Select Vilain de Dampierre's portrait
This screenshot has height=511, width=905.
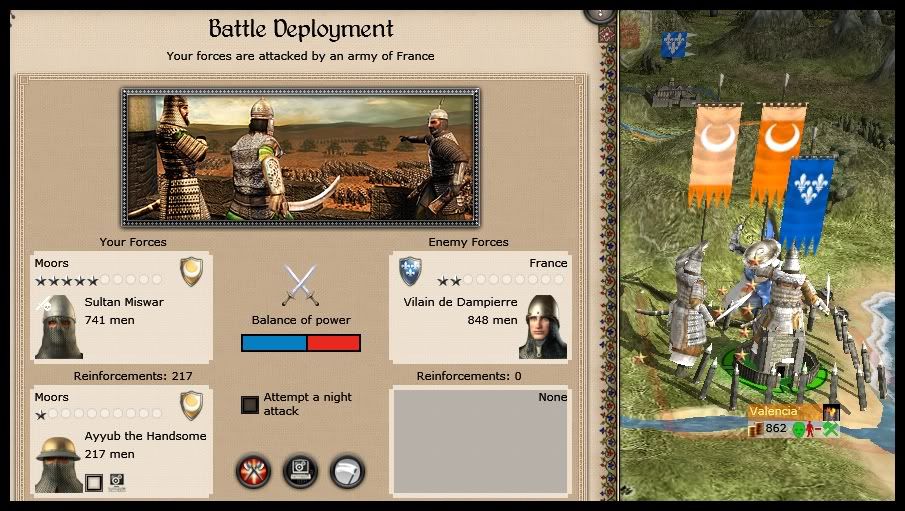[543, 327]
